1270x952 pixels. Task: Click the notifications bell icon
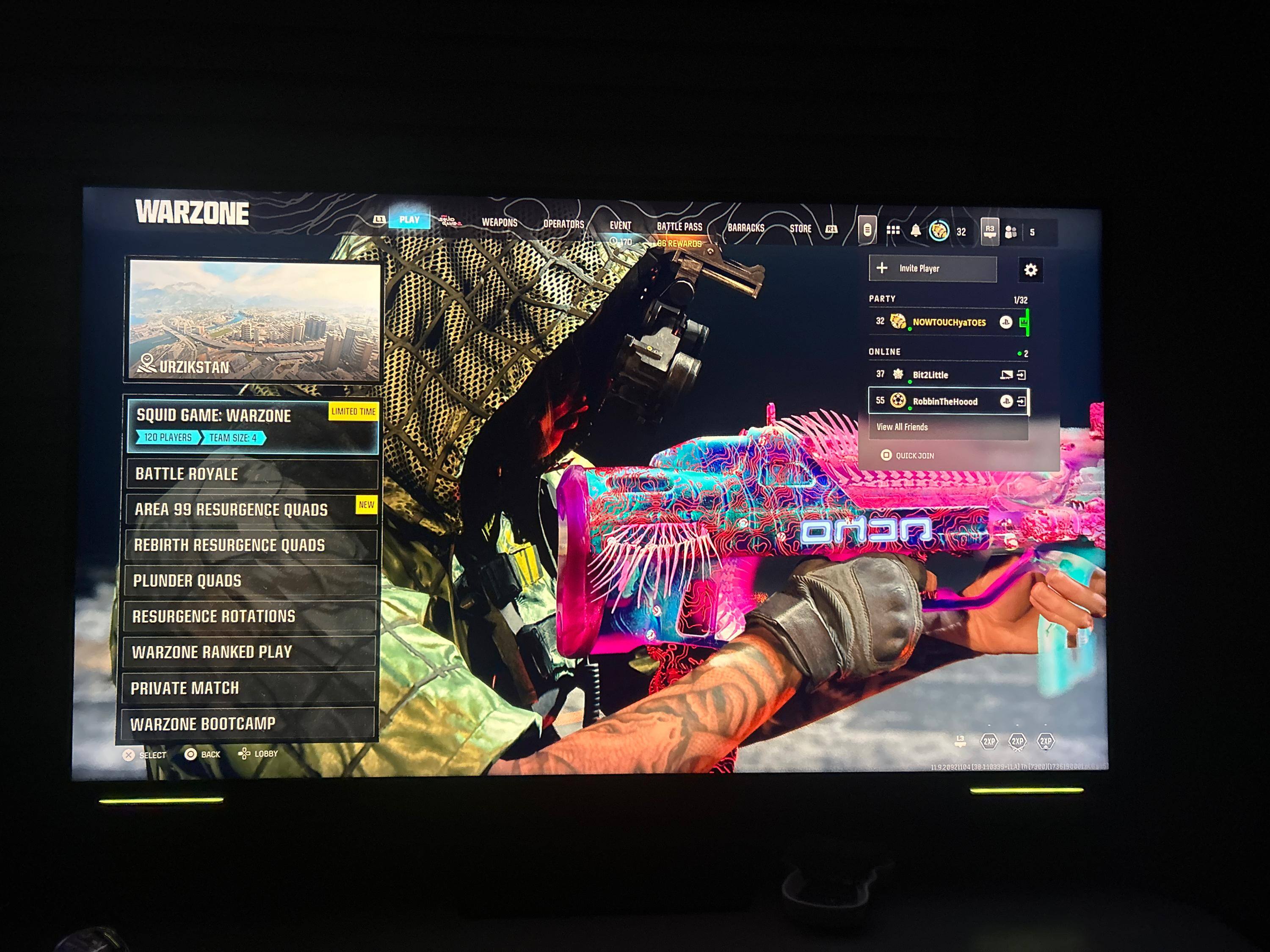pyautogui.click(x=916, y=231)
